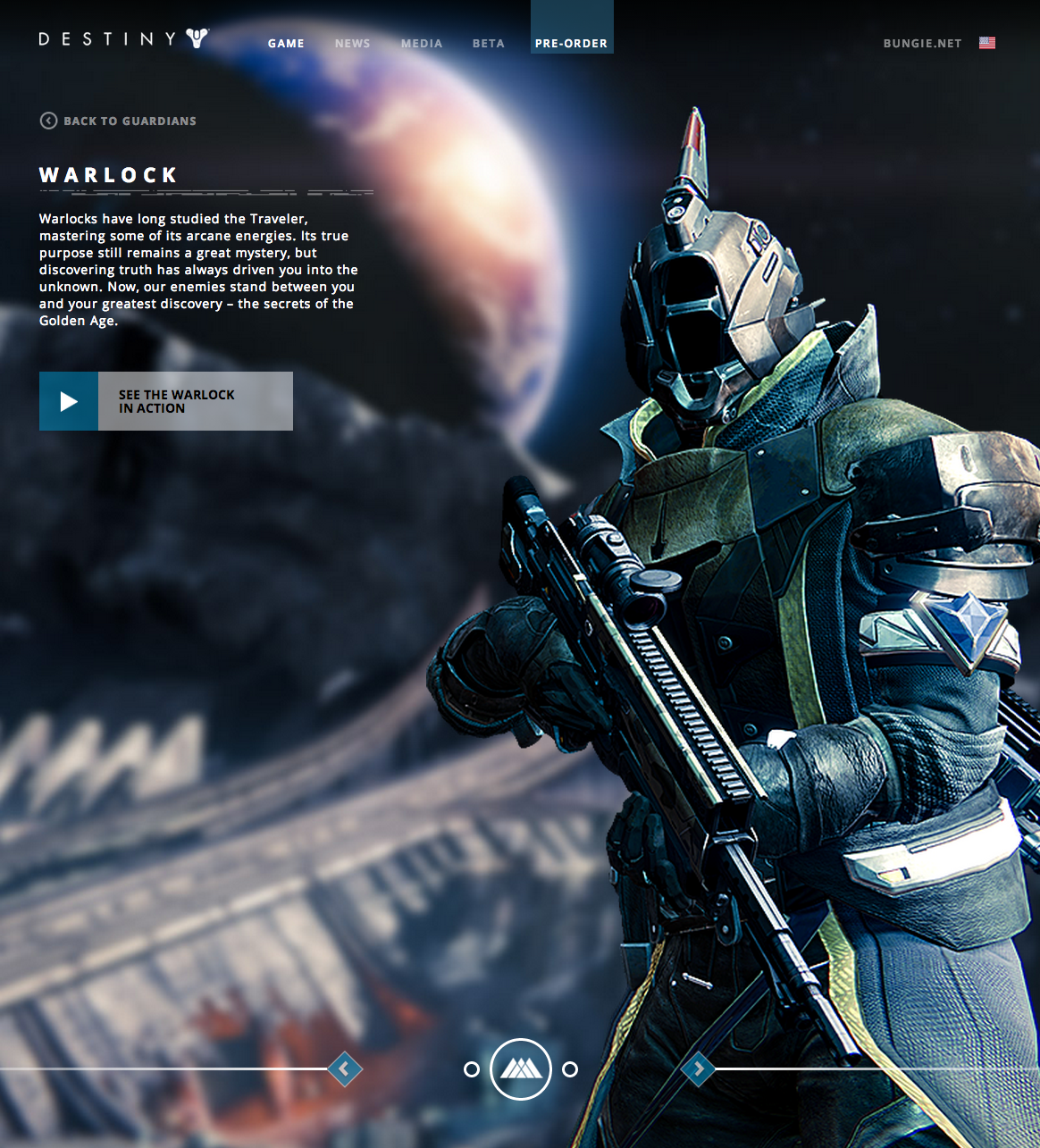The width and height of the screenshot is (1040, 1148).
Task: Select the PRE-ORDER tab
Action: (571, 43)
